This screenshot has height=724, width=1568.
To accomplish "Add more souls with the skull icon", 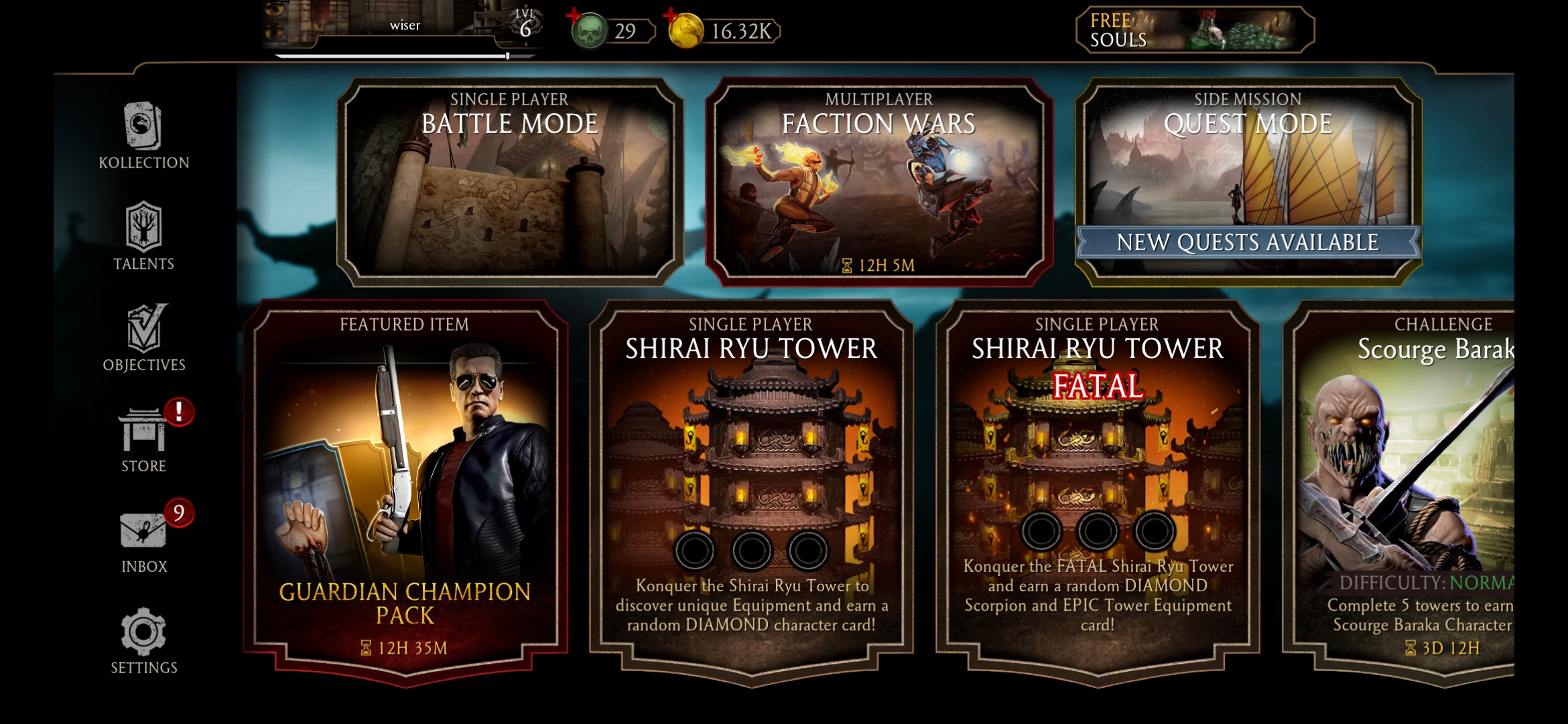I will 587,30.
